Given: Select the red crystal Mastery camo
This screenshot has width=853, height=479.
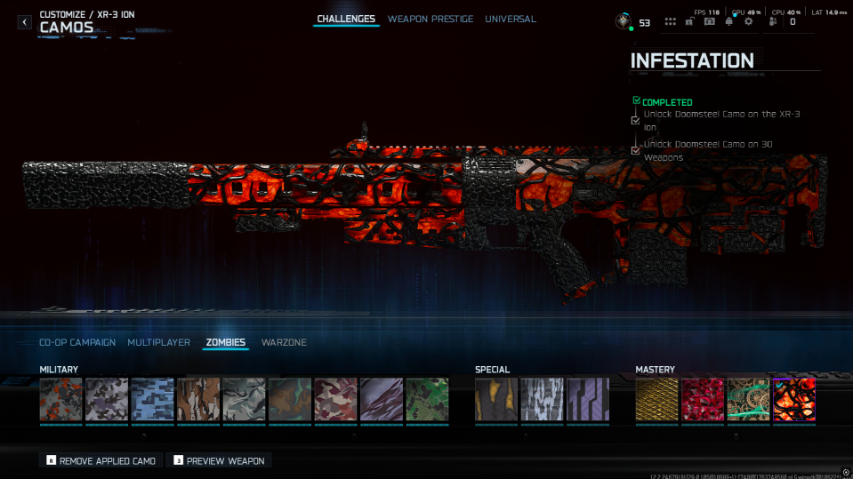Looking at the screenshot, I should tap(702, 400).
